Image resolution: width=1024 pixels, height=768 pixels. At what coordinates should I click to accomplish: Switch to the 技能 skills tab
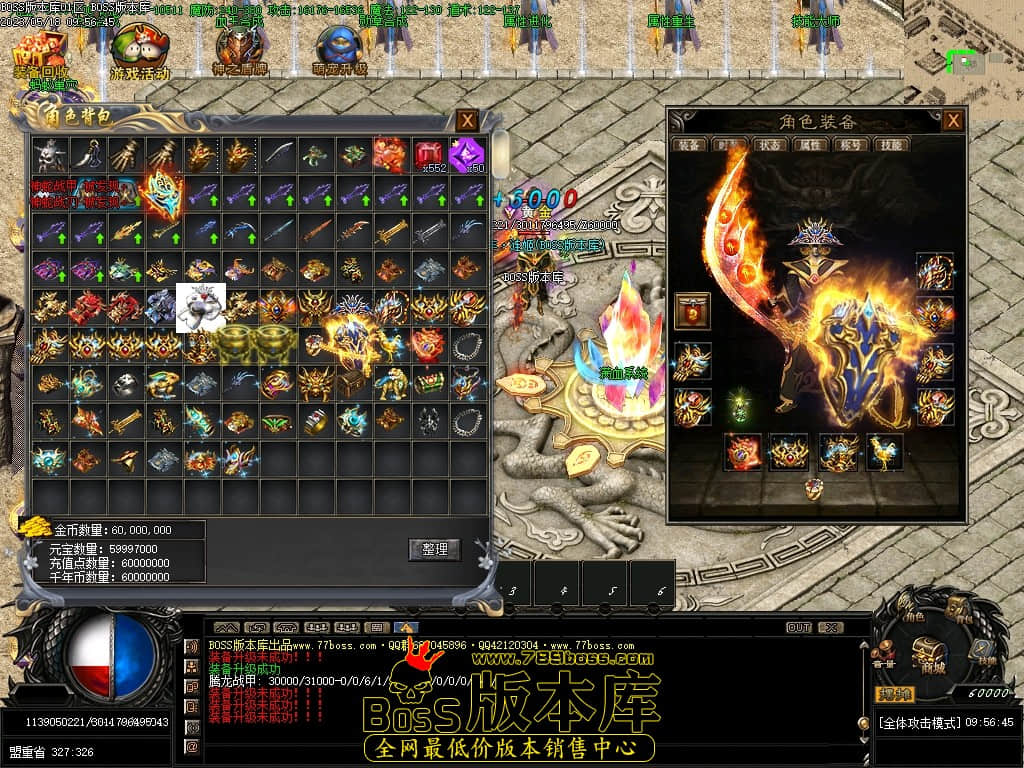890,145
